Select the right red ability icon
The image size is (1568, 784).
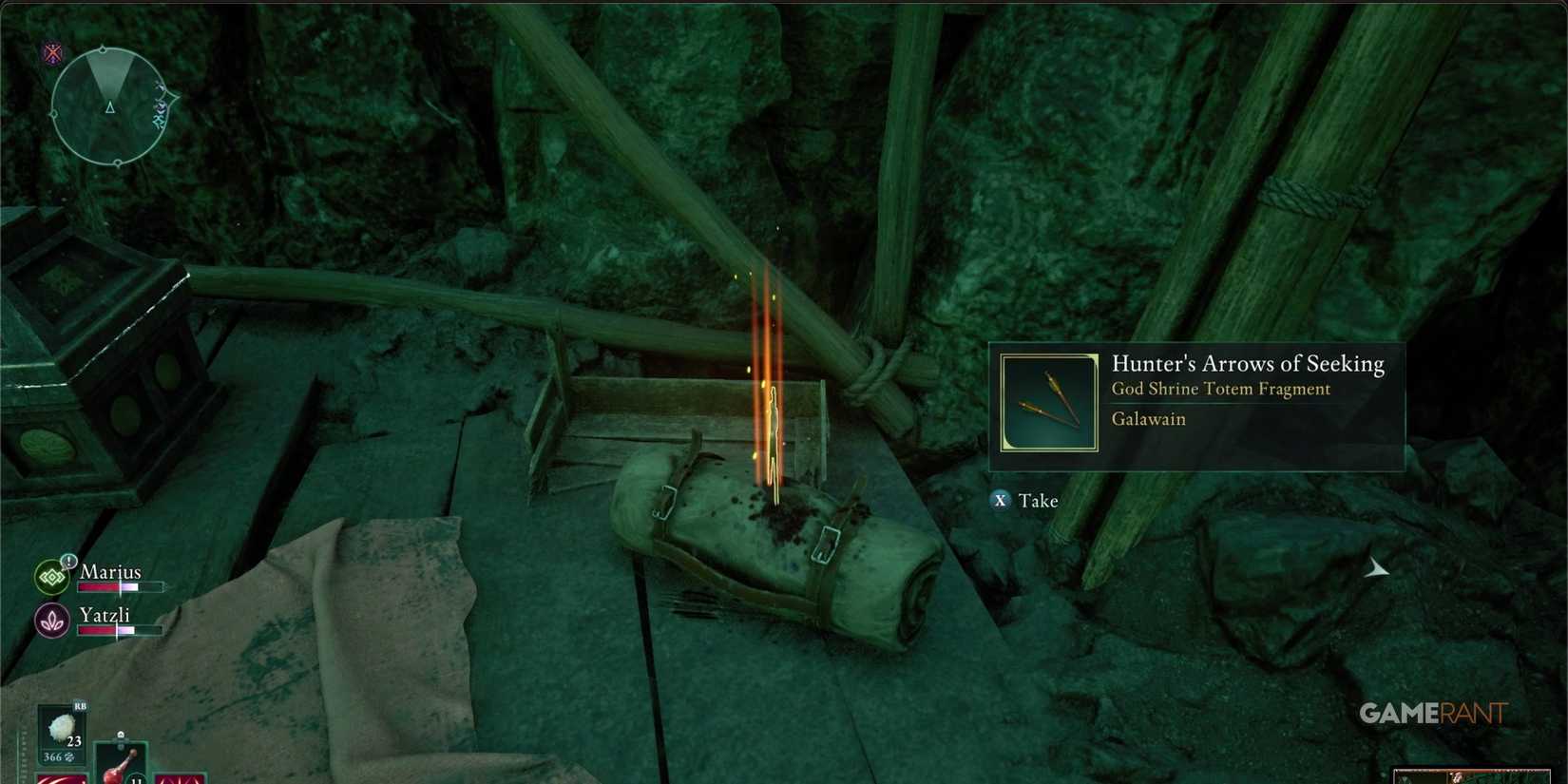[181, 779]
